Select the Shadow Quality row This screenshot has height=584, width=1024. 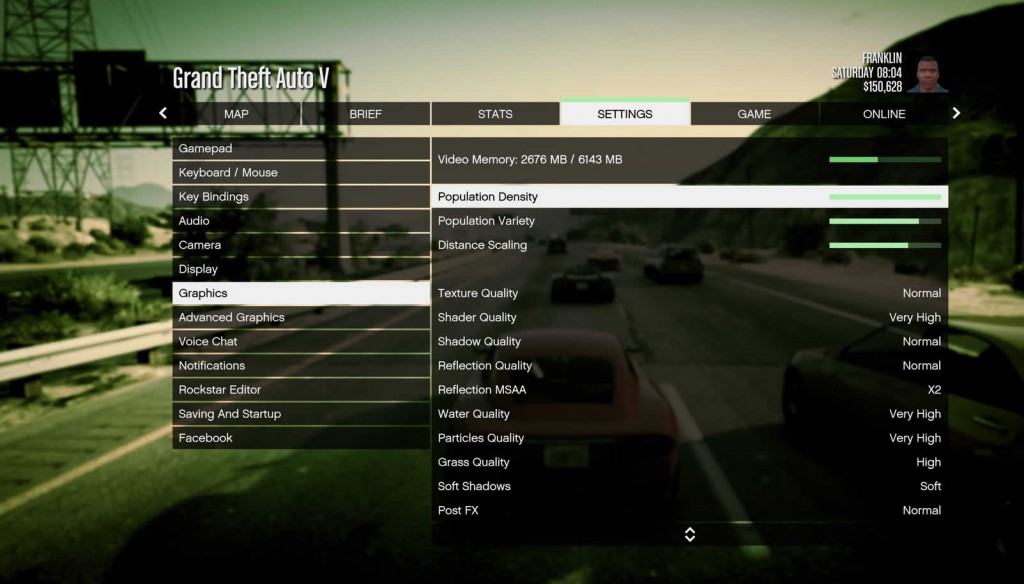tap(689, 342)
